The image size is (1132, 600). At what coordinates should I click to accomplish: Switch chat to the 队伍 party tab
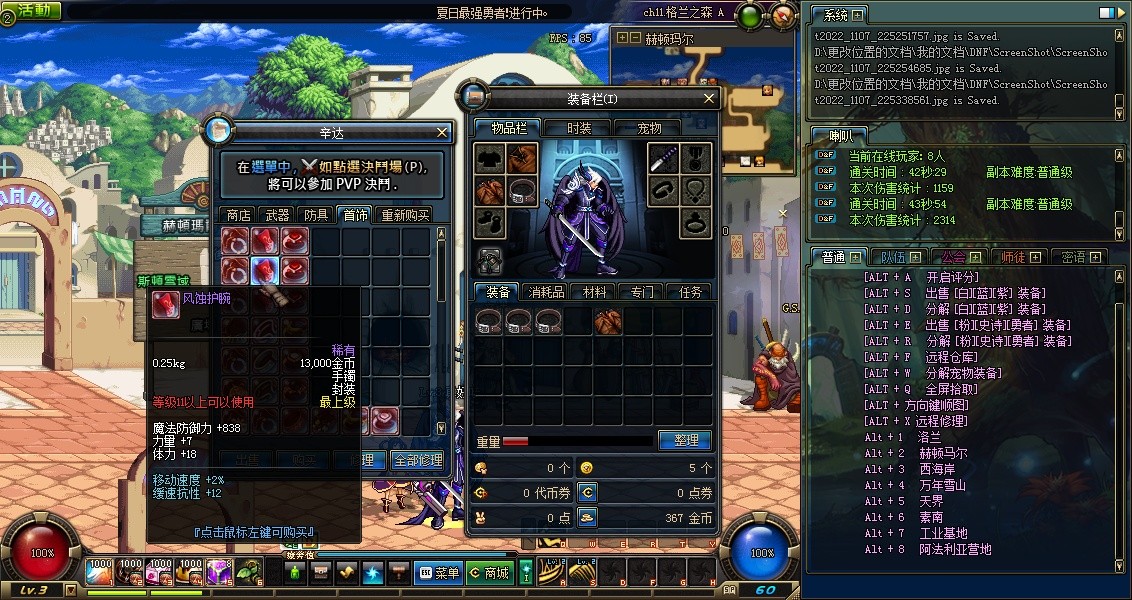coord(894,257)
